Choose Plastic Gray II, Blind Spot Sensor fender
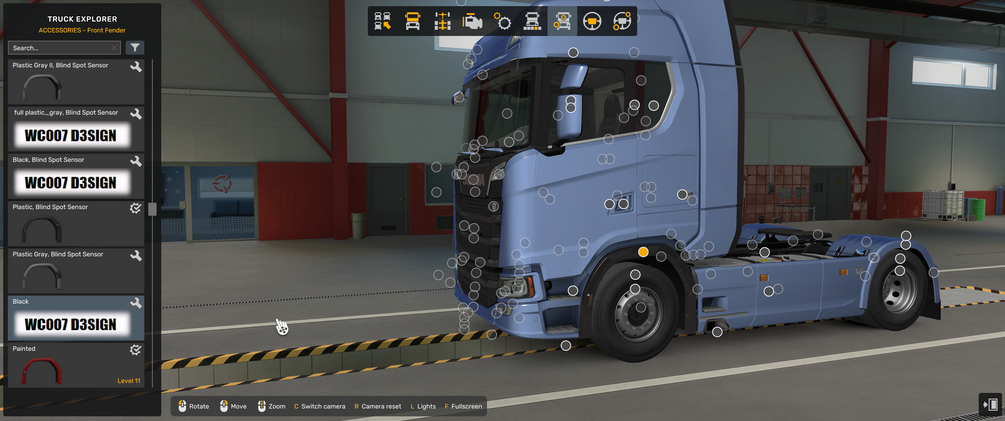 pyautogui.click(x=76, y=81)
